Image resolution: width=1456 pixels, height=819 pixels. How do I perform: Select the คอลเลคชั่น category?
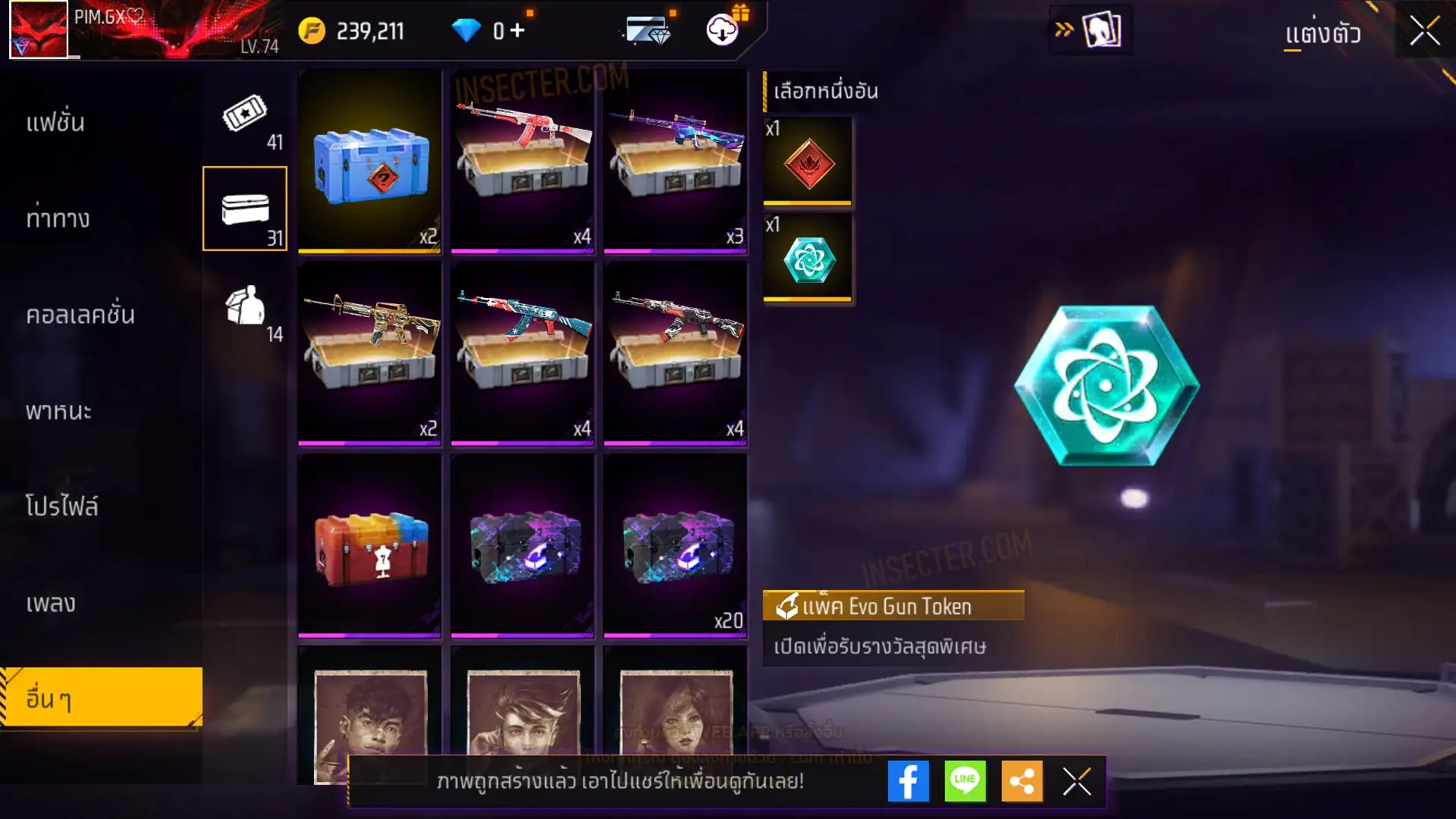click(x=80, y=315)
